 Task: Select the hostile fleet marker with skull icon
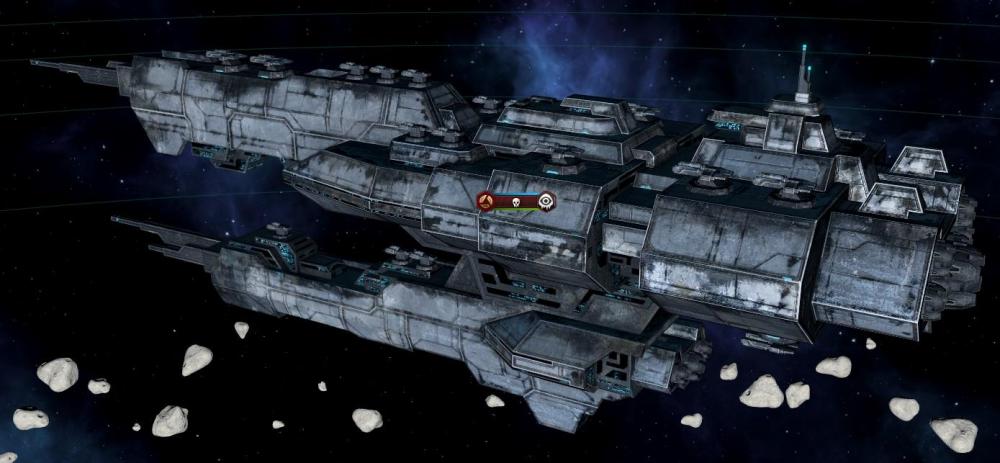[515, 201]
